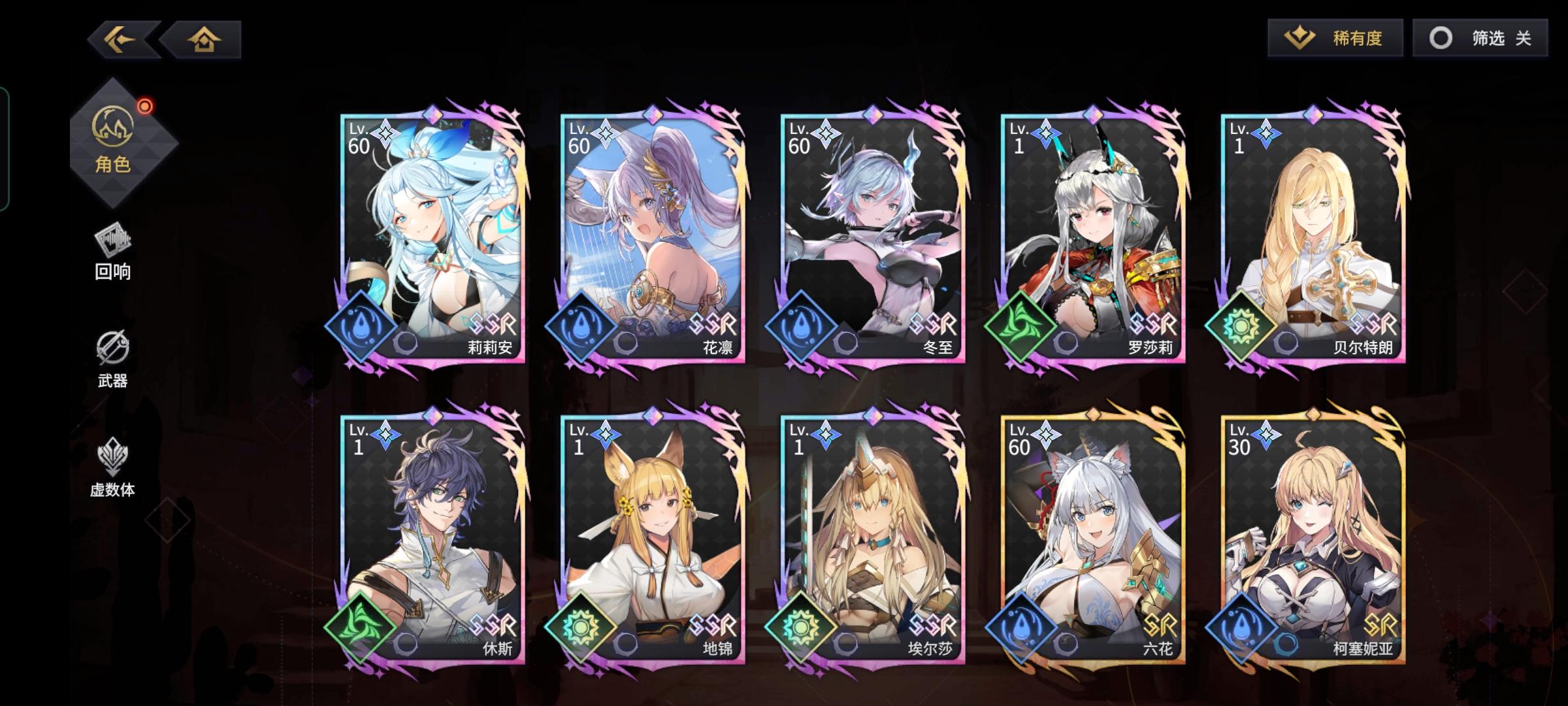
Task: Click the awakening star icon on 冬至's card
Action: (826, 135)
